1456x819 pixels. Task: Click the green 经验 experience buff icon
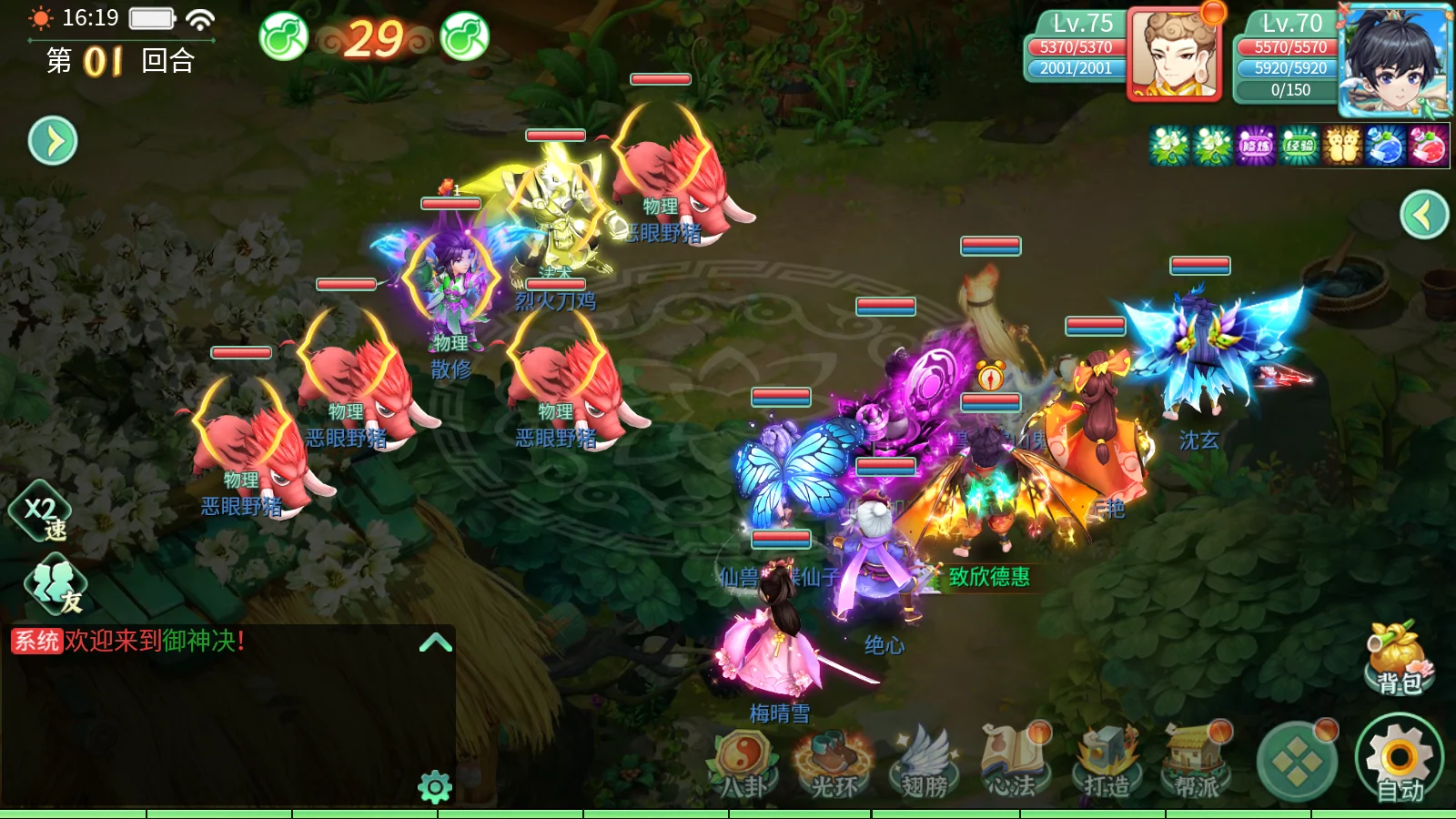pos(1299,147)
